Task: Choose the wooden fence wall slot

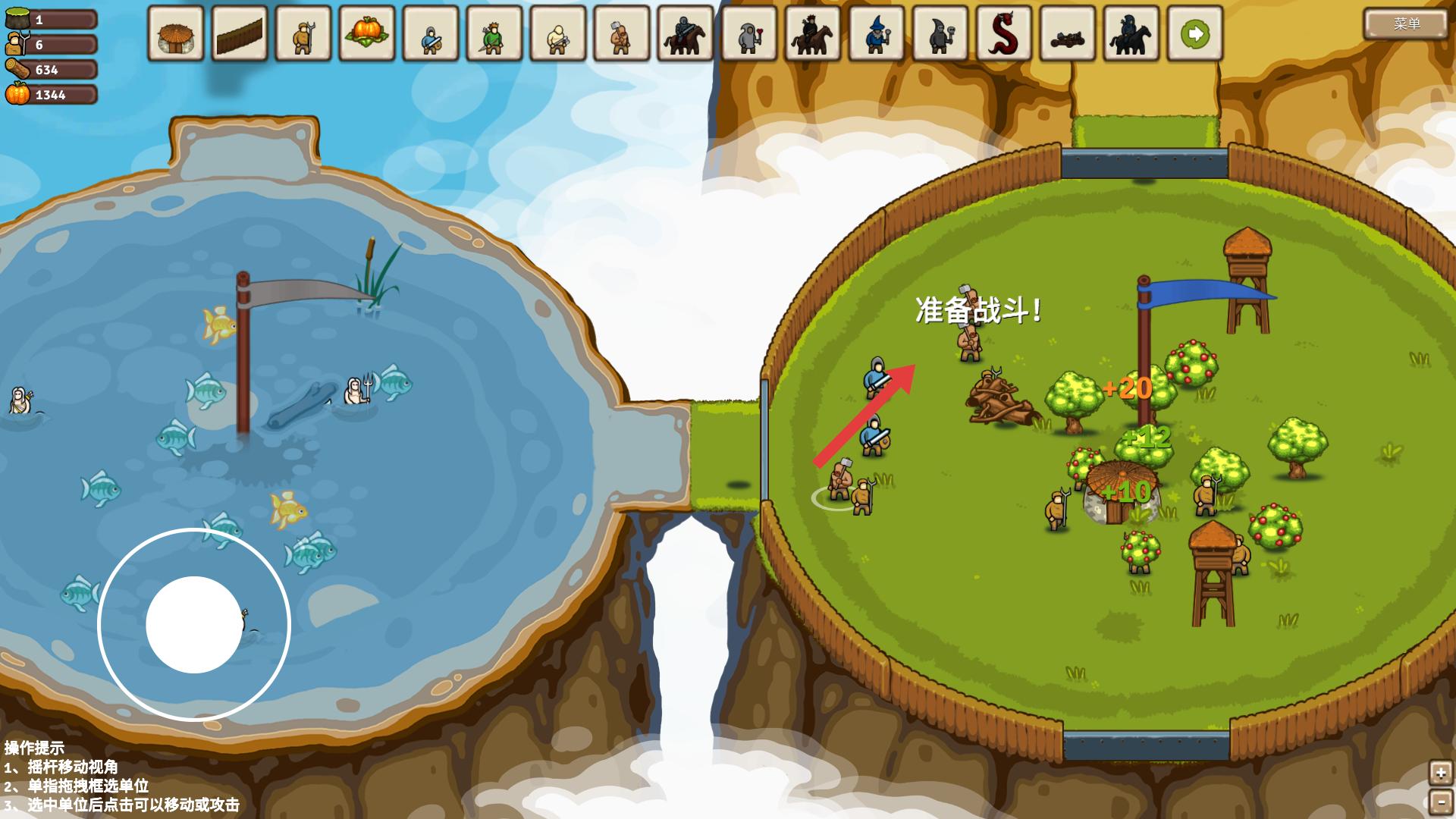Action: tap(239, 34)
